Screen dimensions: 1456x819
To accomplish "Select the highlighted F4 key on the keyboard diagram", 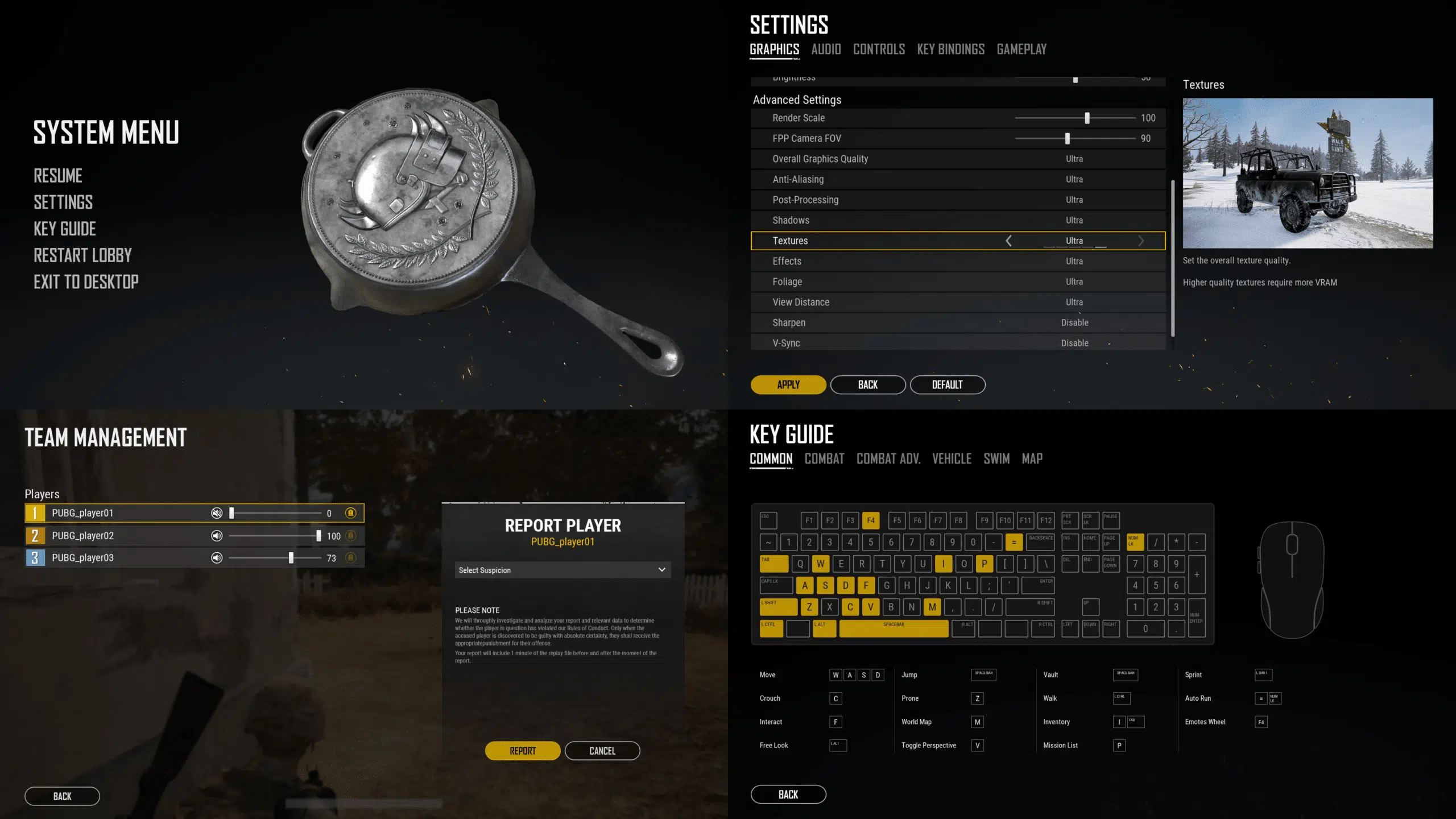I will tap(871, 520).
